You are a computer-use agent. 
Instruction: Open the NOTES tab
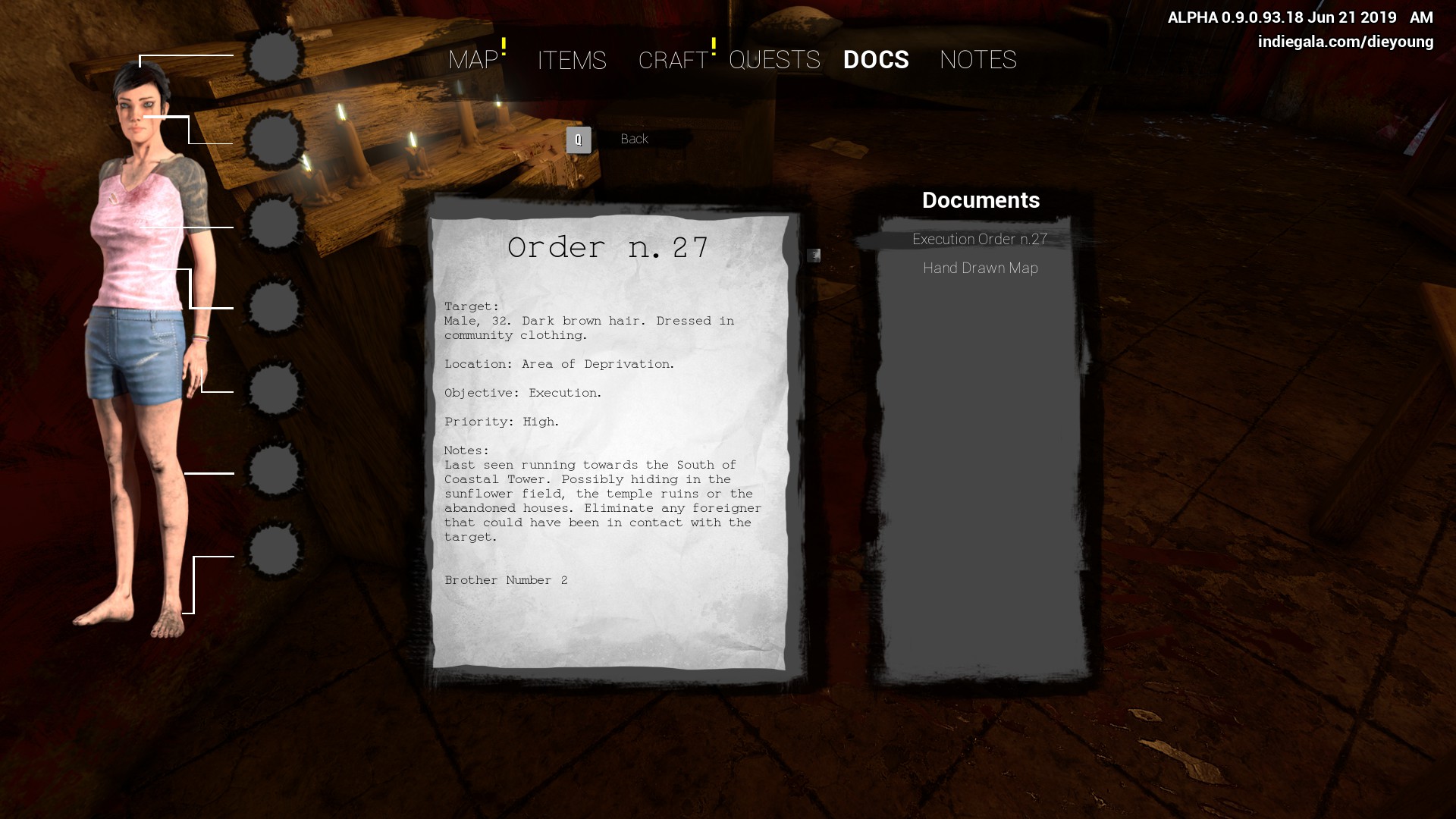(977, 60)
